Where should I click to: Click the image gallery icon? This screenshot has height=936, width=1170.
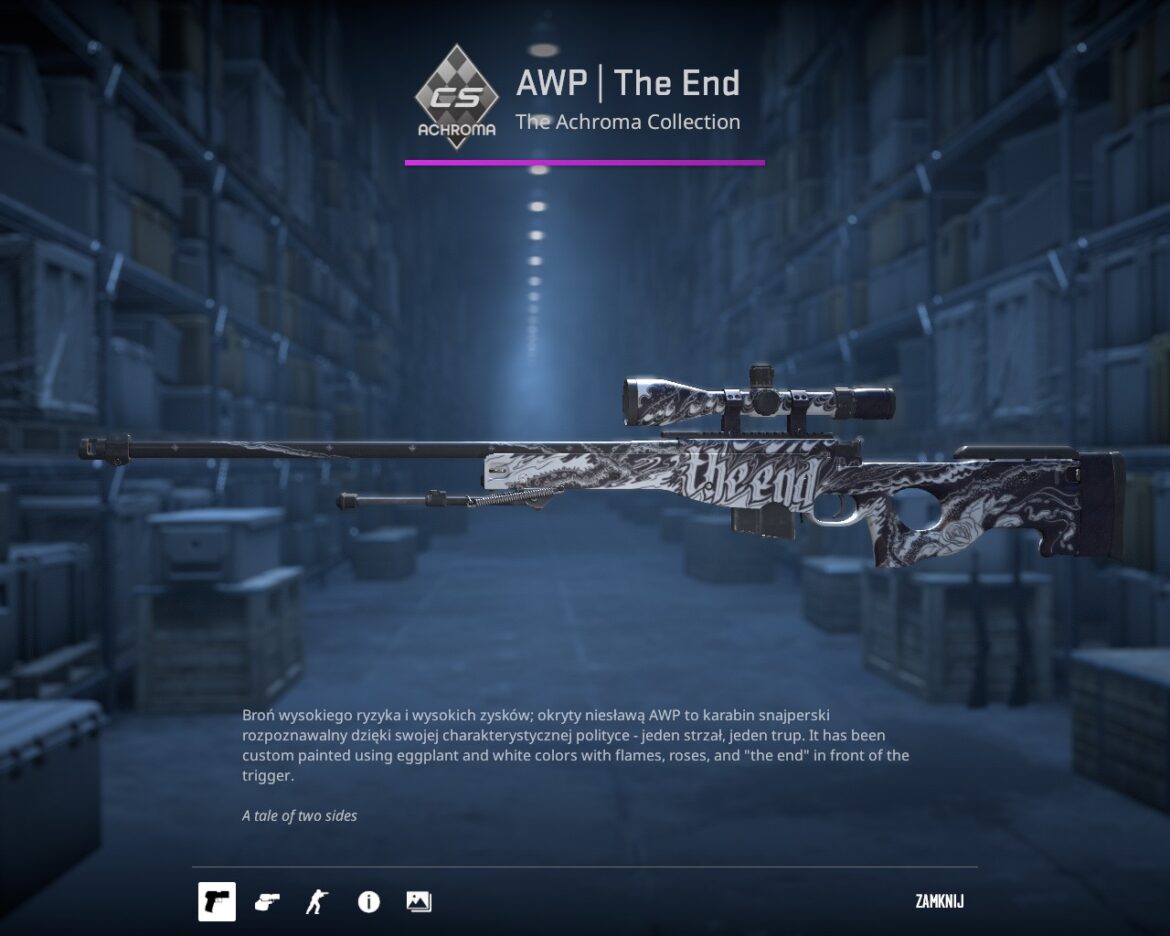coord(419,902)
